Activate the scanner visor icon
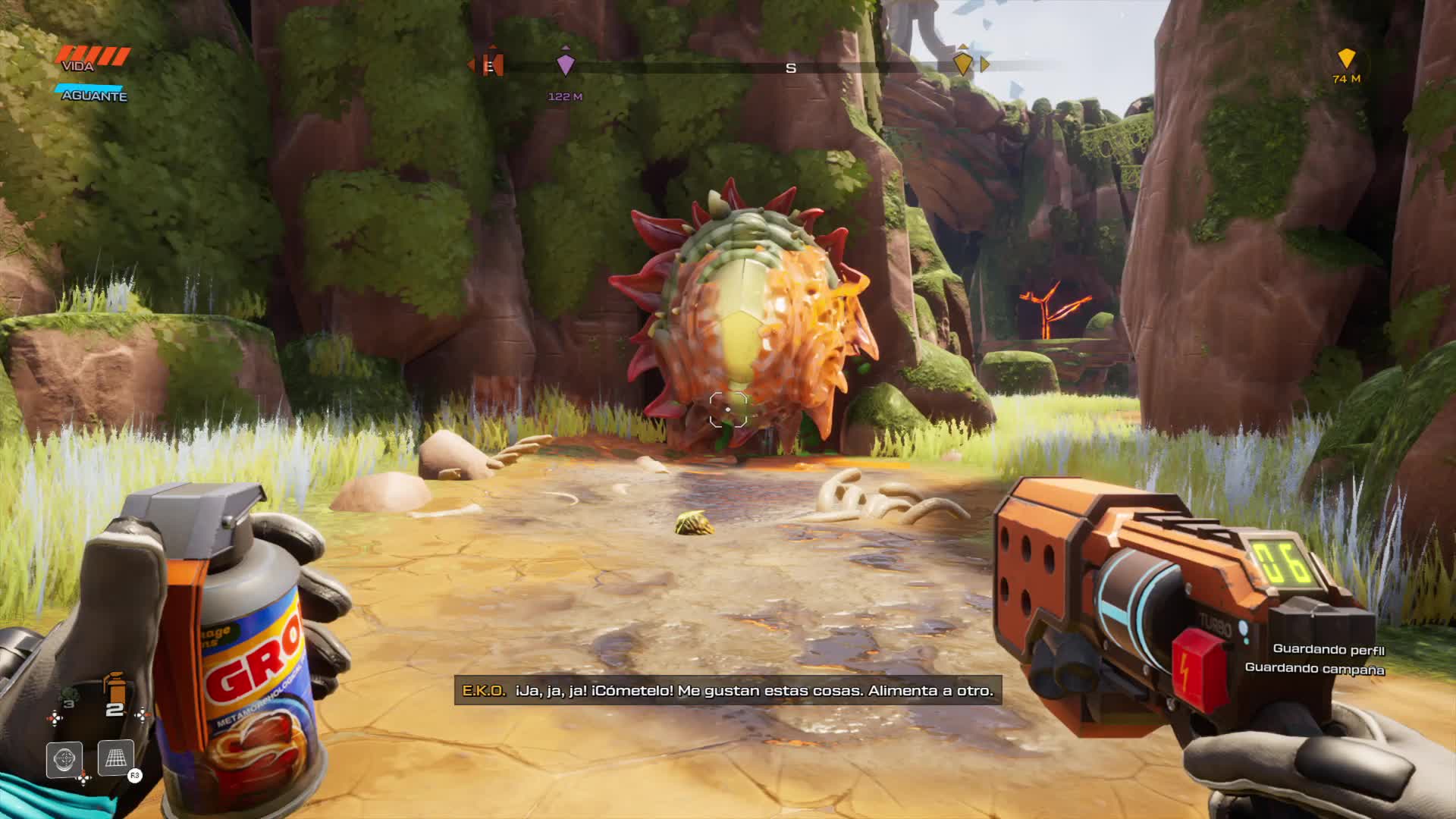Viewport: 1456px width, 819px height. [64, 758]
